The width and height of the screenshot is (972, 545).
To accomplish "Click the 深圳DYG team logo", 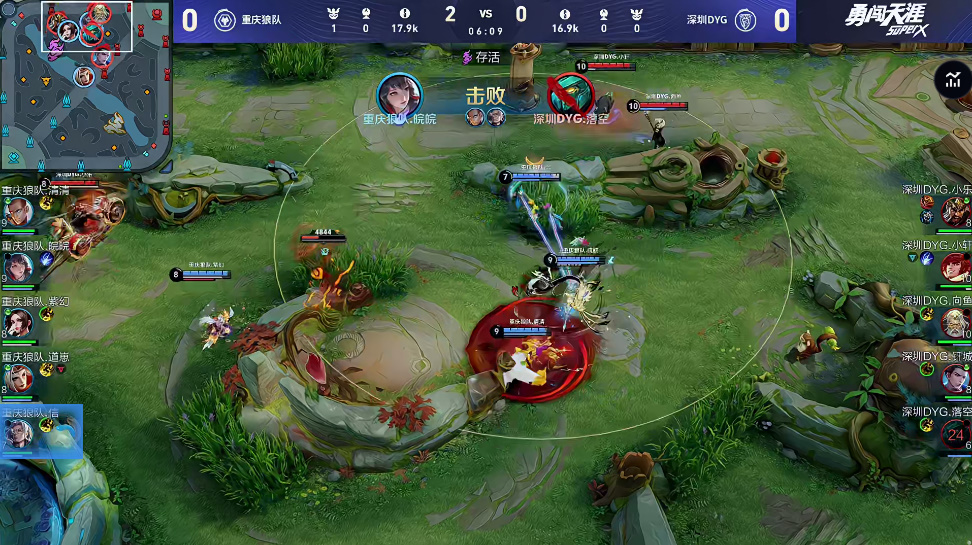I will pyautogui.click(x=744, y=20).
